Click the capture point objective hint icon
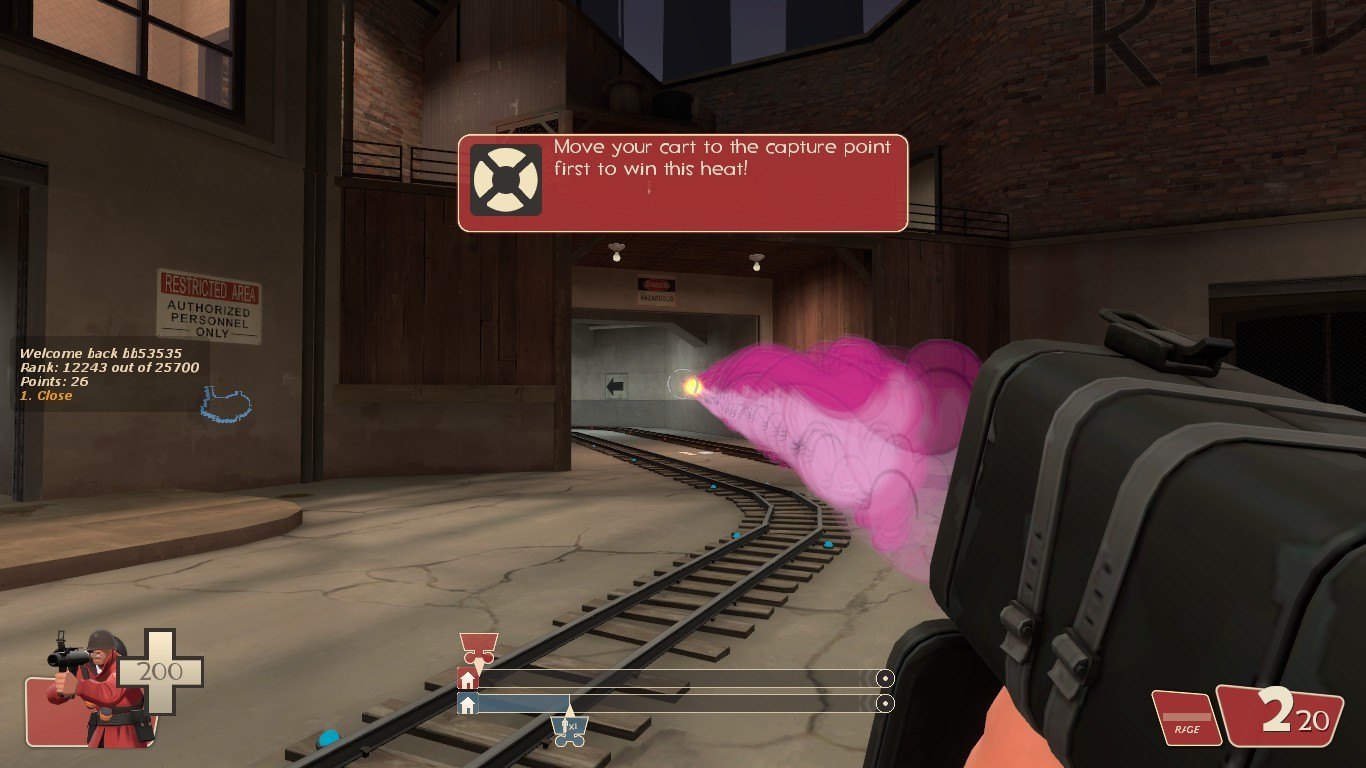This screenshot has height=768, width=1366. tap(506, 180)
